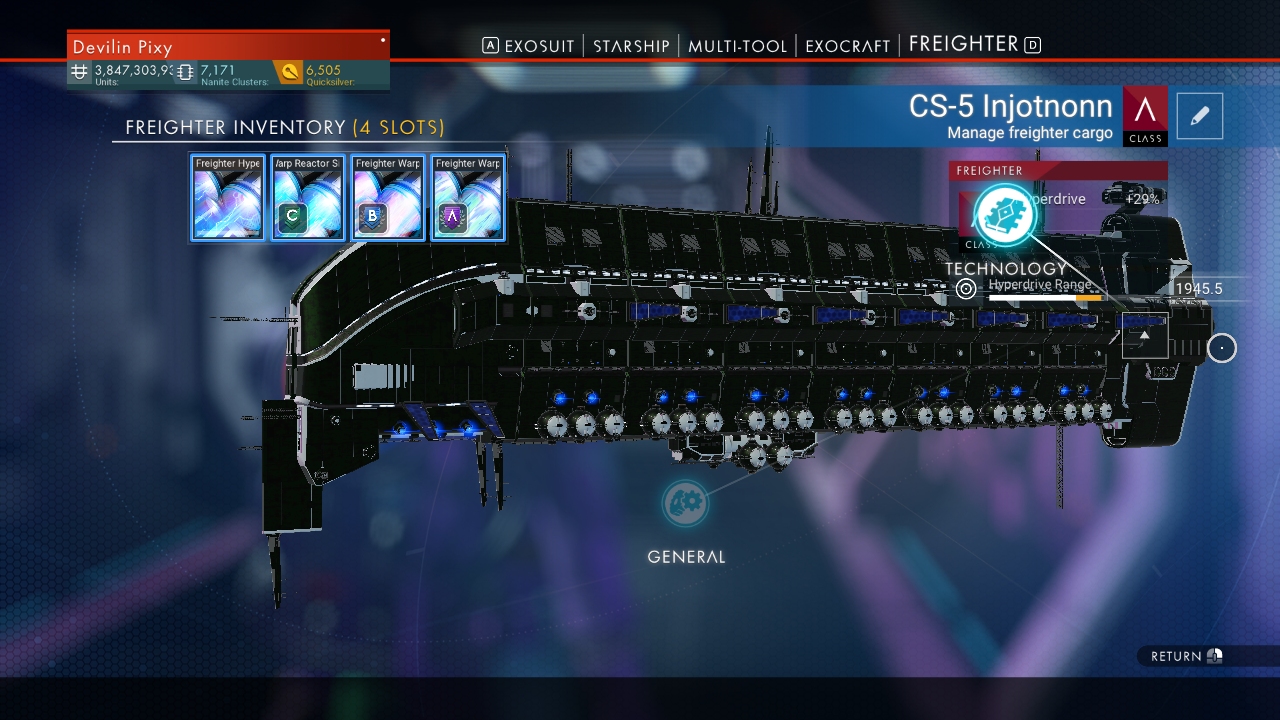This screenshot has width=1280, height=720.
Task: Choose the C-class Warp Reactor slot
Action: [308, 197]
